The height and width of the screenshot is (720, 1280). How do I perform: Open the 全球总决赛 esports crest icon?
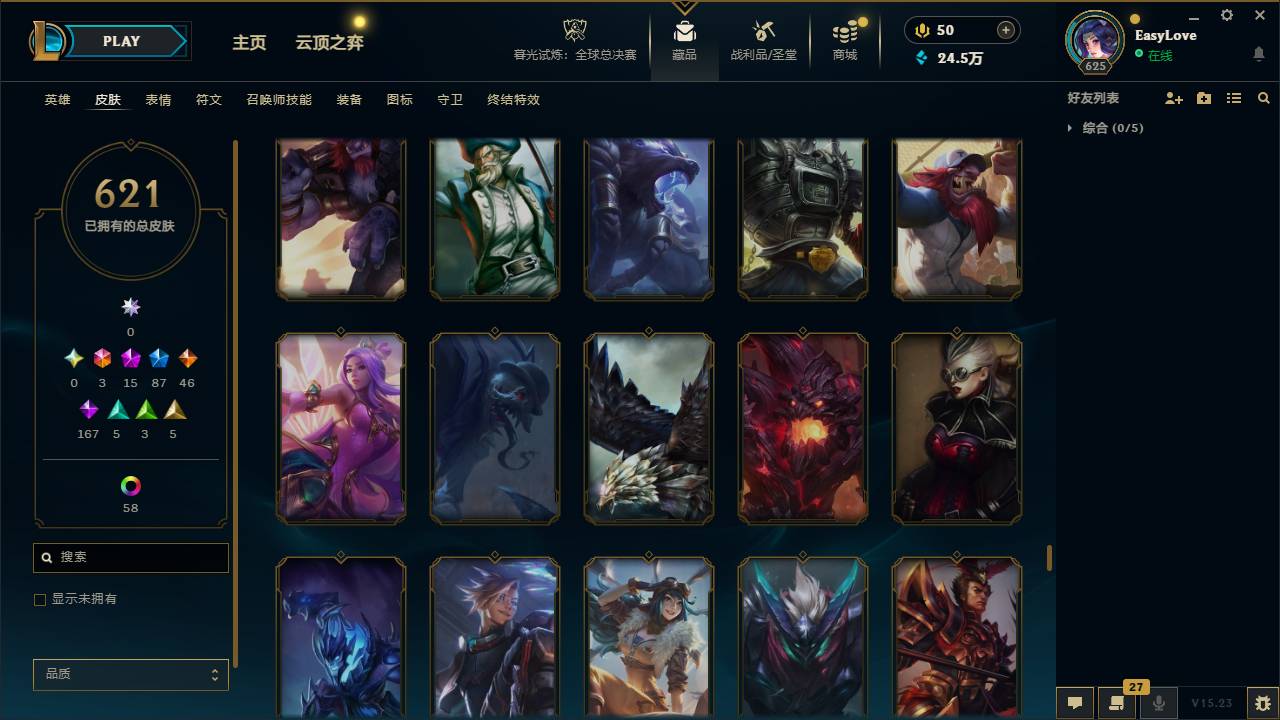(x=573, y=30)
